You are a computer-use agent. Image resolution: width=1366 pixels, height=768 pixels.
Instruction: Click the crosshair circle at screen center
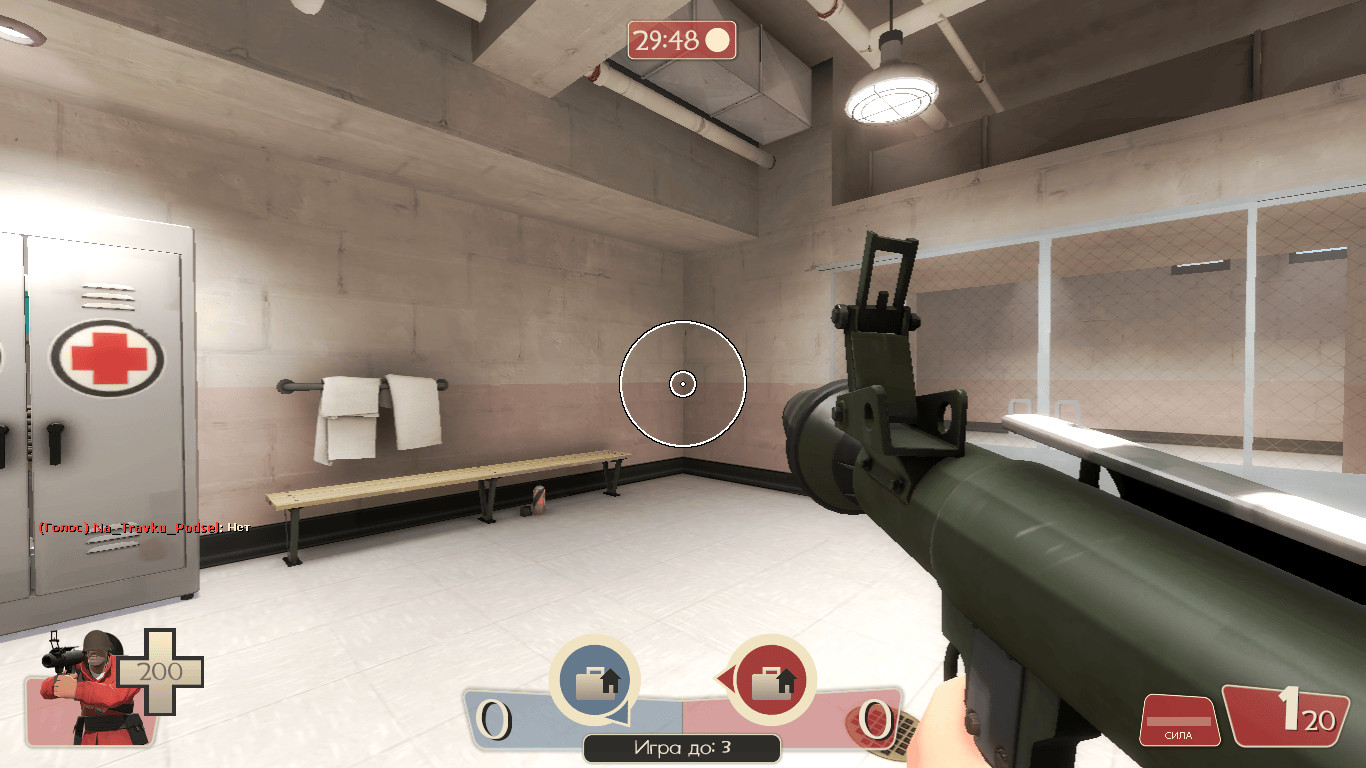(684, 383)
